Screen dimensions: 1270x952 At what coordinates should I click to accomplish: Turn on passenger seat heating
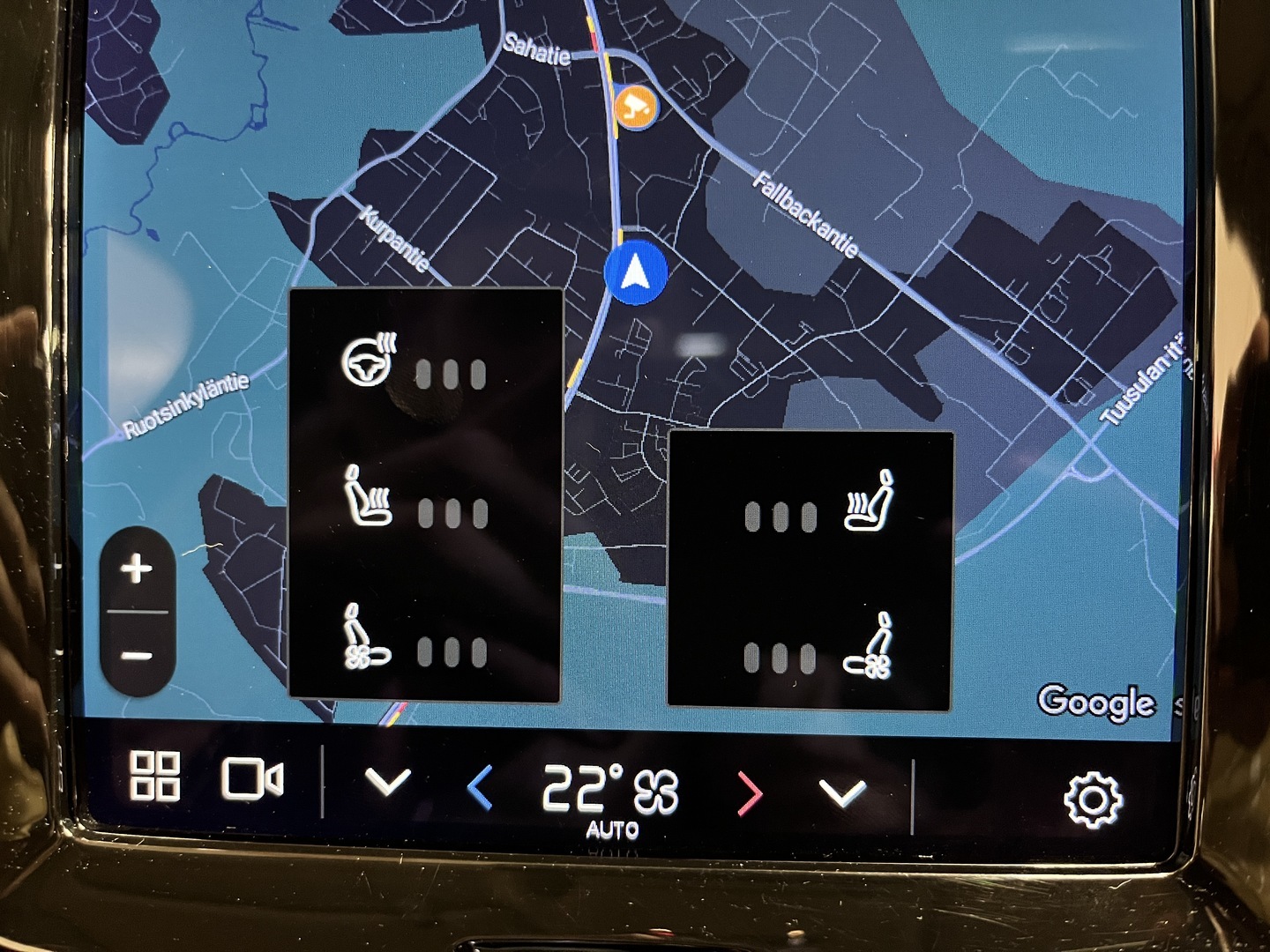pyautogui.click(x=870, y=501)
